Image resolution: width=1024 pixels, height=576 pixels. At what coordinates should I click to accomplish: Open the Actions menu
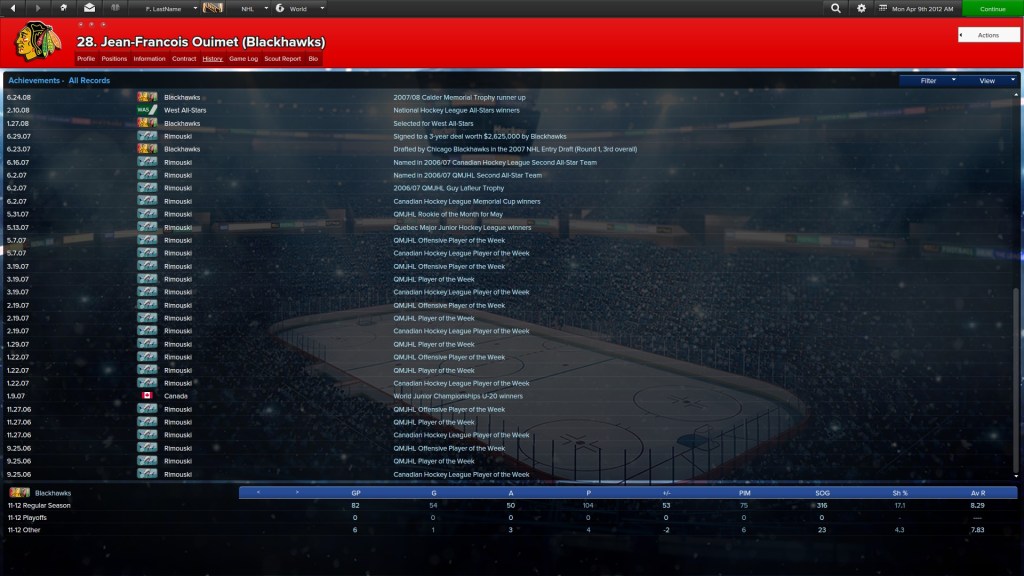point(988,35)
